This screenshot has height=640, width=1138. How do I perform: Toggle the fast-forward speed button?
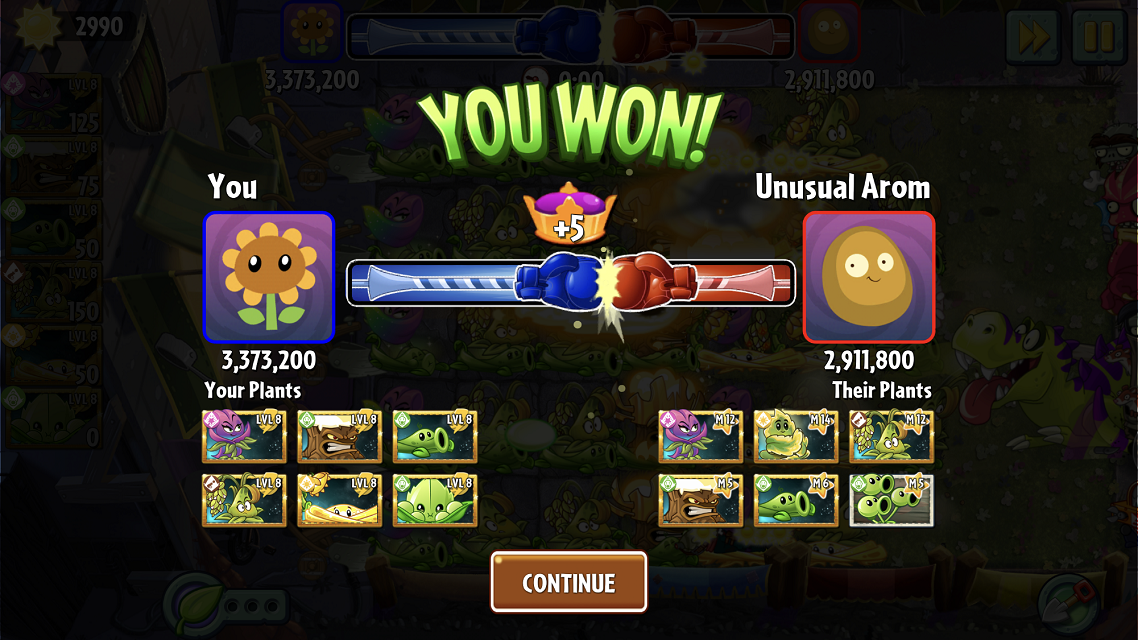tap(1034, 37)
